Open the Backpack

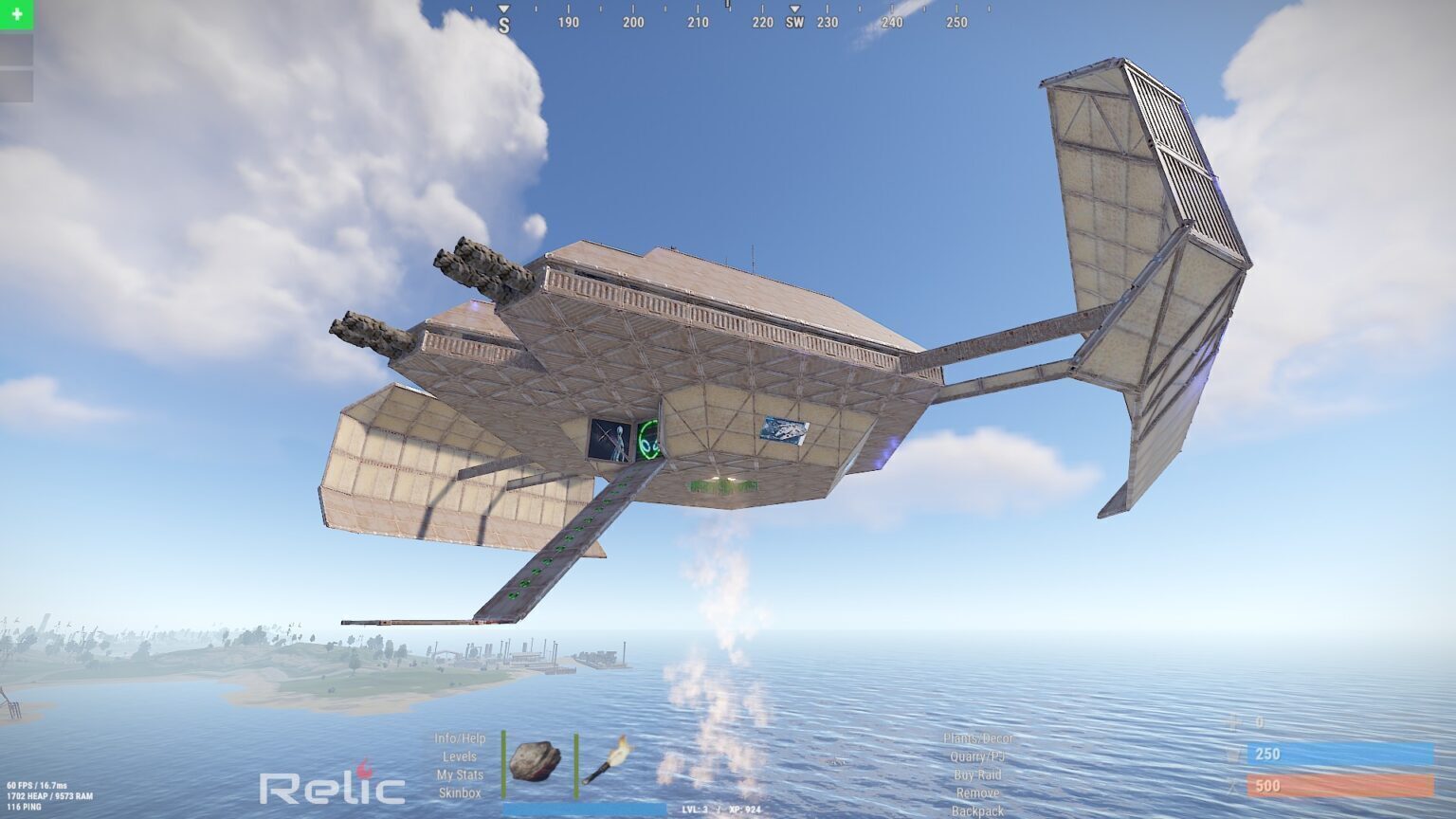977,811
